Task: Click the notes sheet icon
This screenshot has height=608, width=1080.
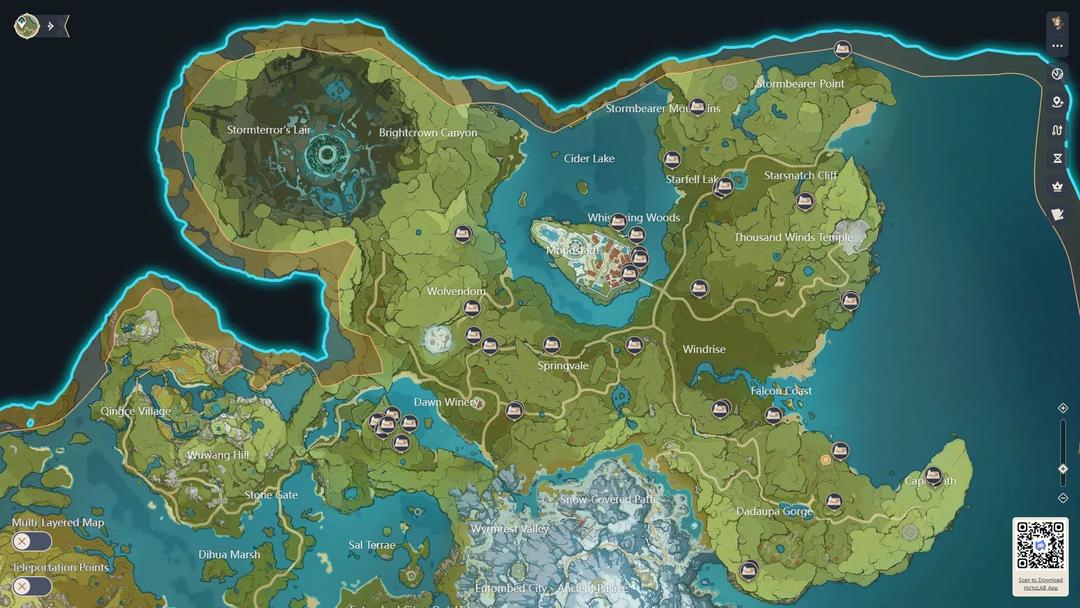Action: coord(1057,214)
